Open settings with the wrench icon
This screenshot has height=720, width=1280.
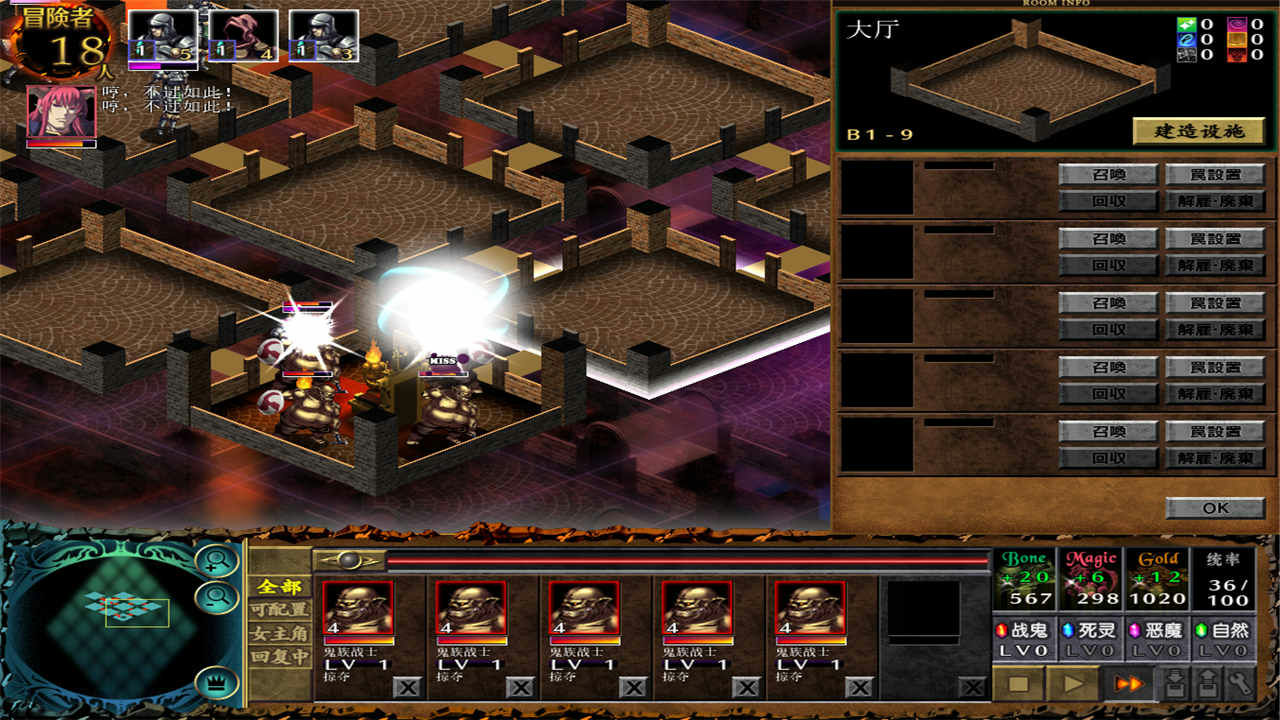click(1240, 684)
